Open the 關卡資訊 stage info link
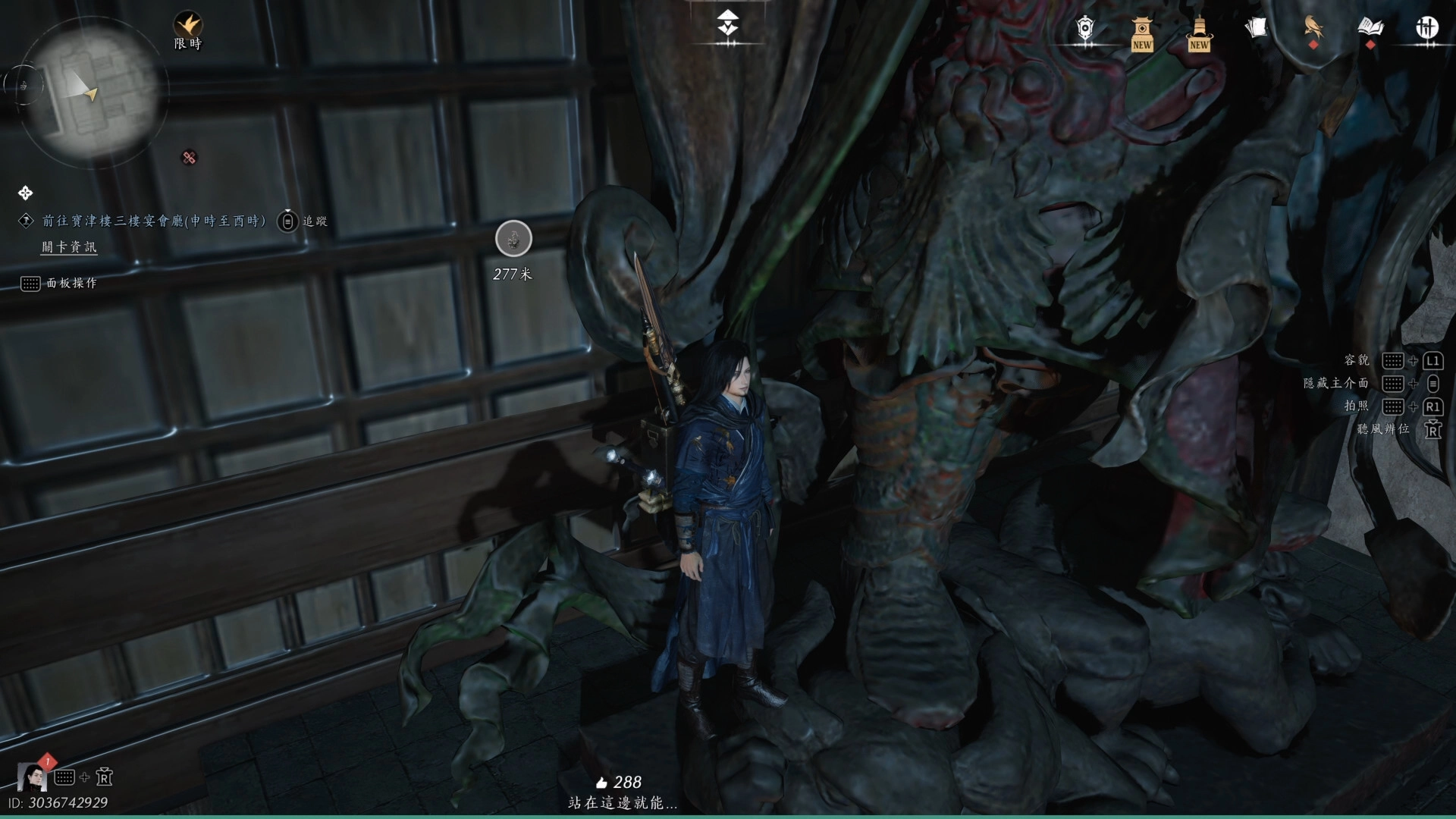 [69, 247]
